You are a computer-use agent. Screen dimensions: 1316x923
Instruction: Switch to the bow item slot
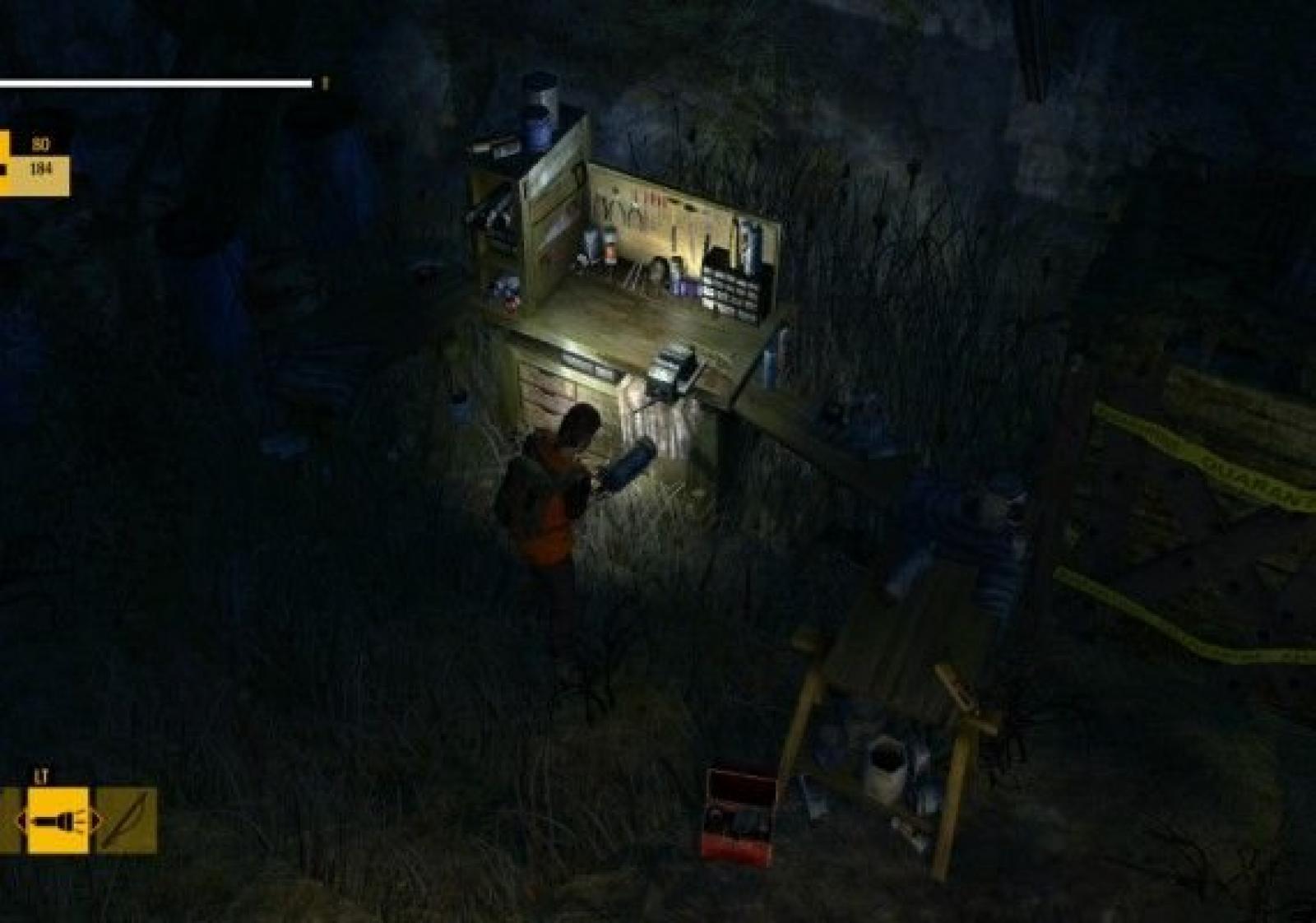[127, 819]
